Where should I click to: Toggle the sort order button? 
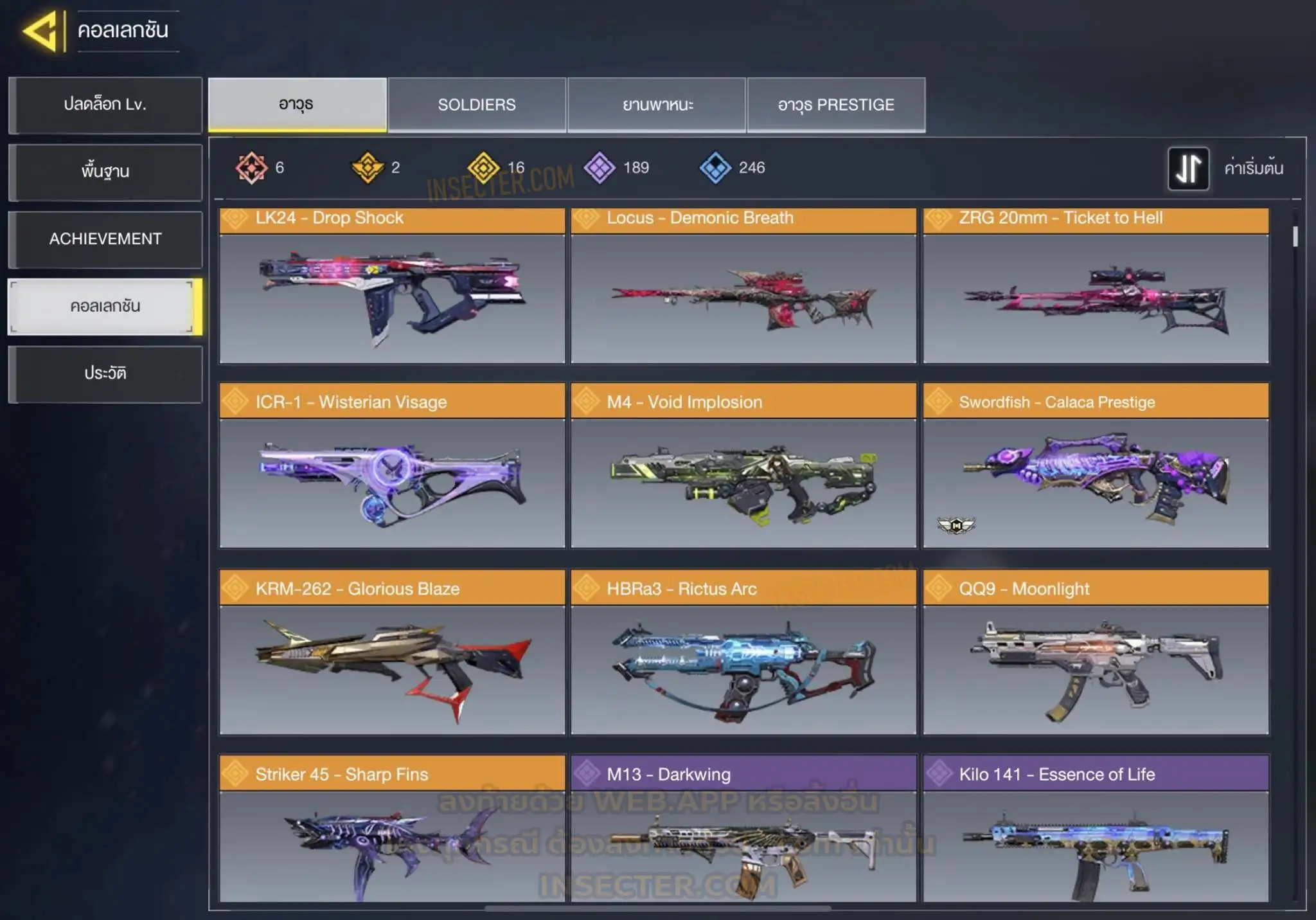pos(1188,168)
